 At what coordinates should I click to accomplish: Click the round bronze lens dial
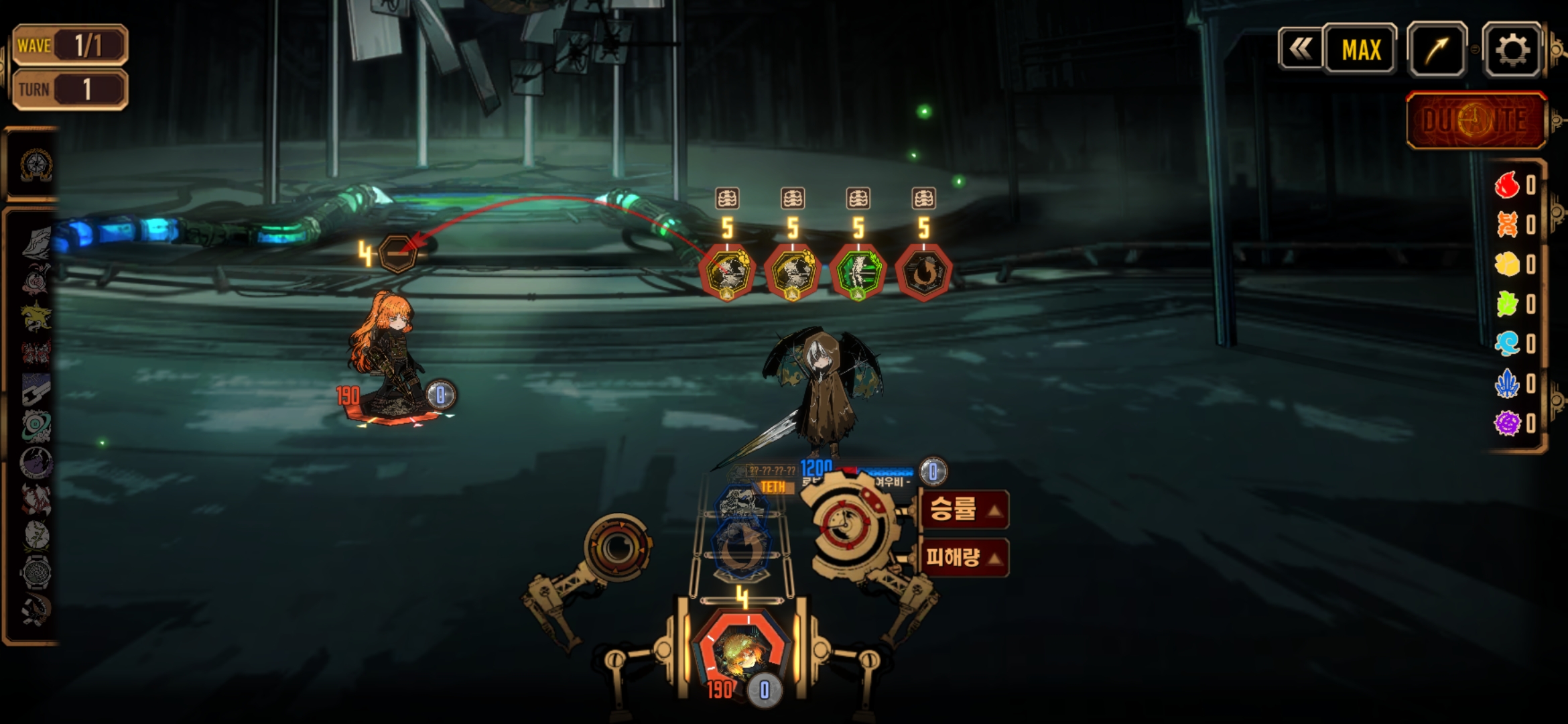pyautogui.click(x=616, y=548)
